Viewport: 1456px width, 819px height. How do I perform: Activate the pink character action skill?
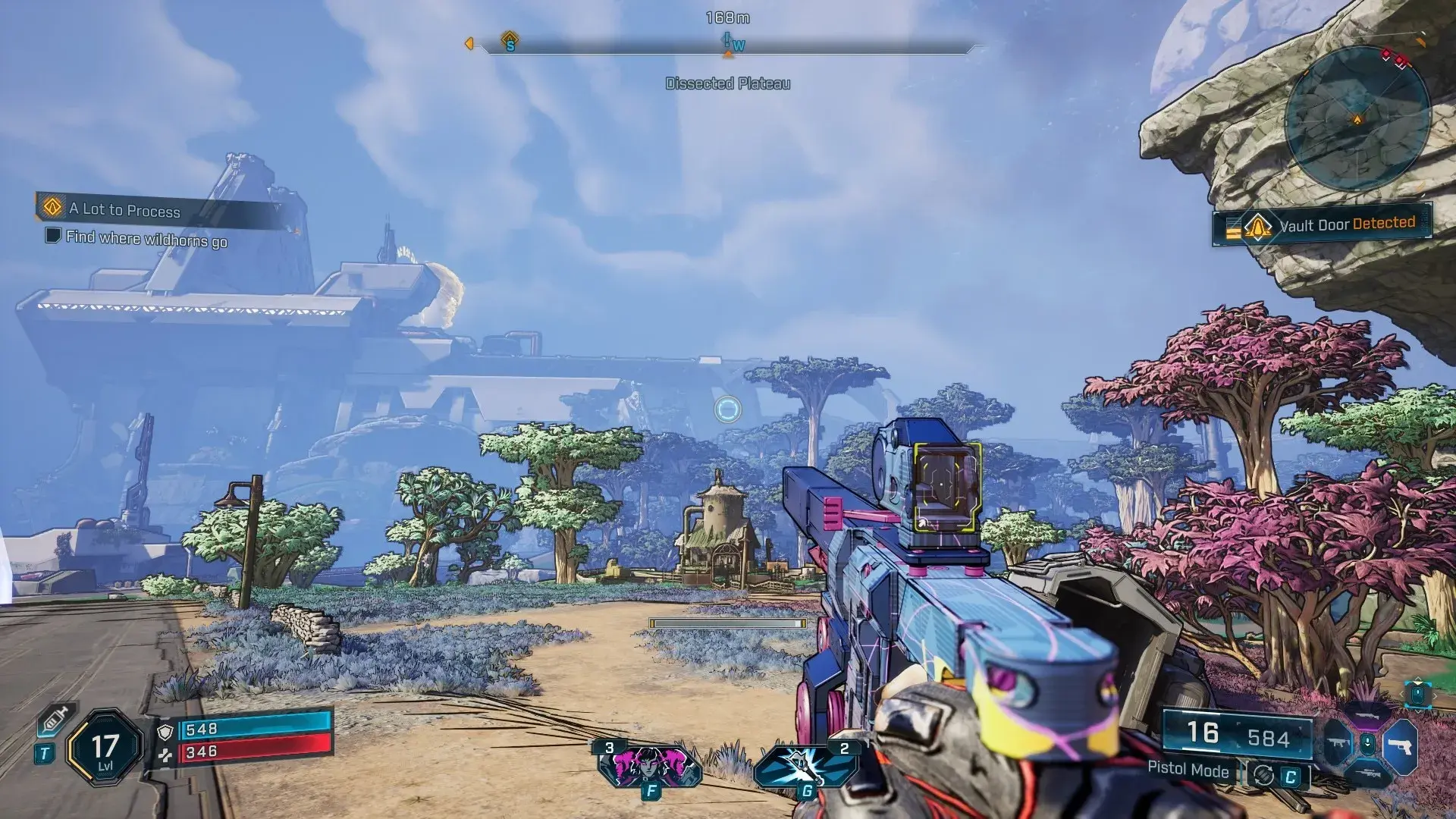pos(649,766)
